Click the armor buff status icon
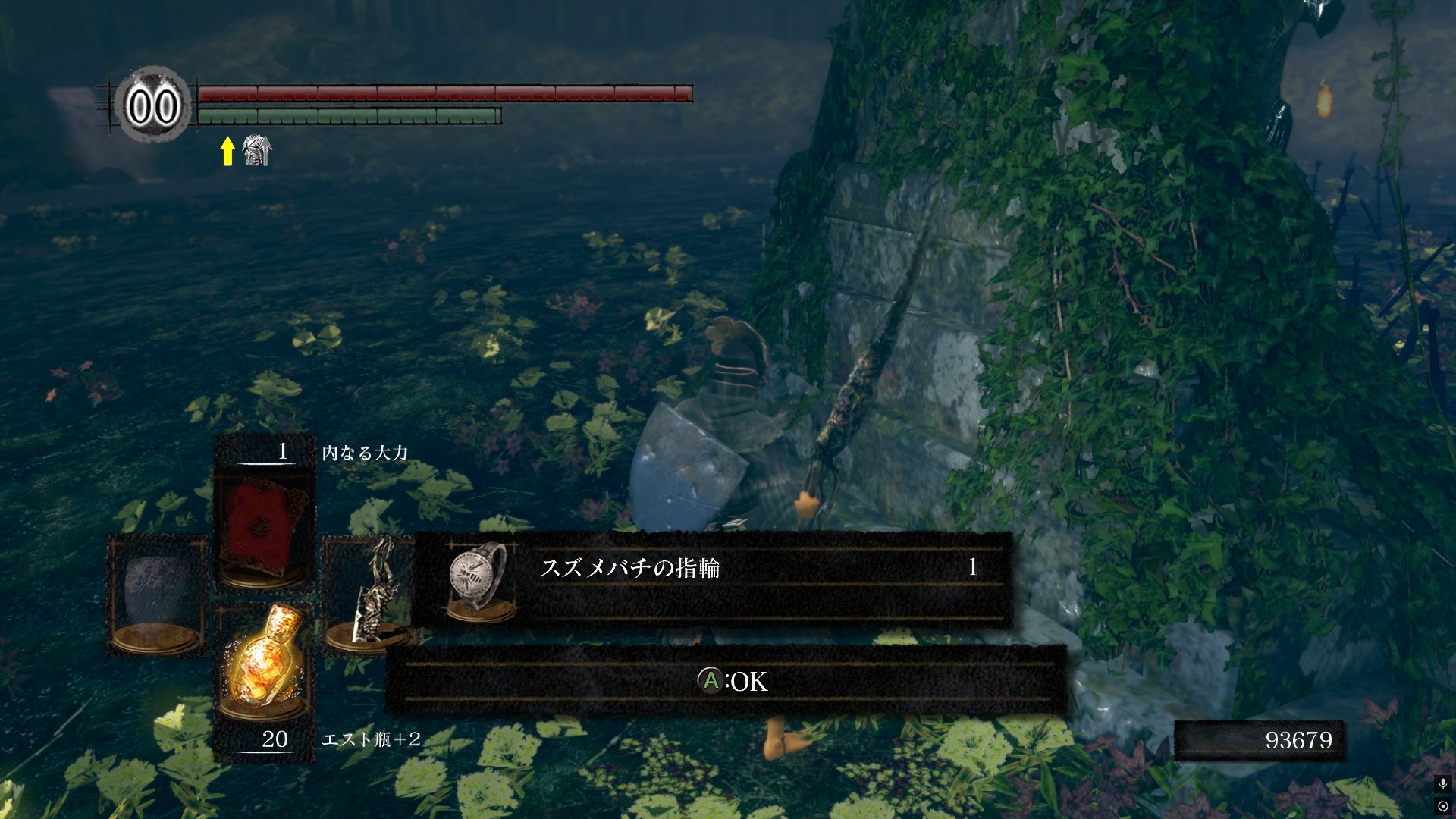Screen dimensions: 1456x819 [257, 151]
